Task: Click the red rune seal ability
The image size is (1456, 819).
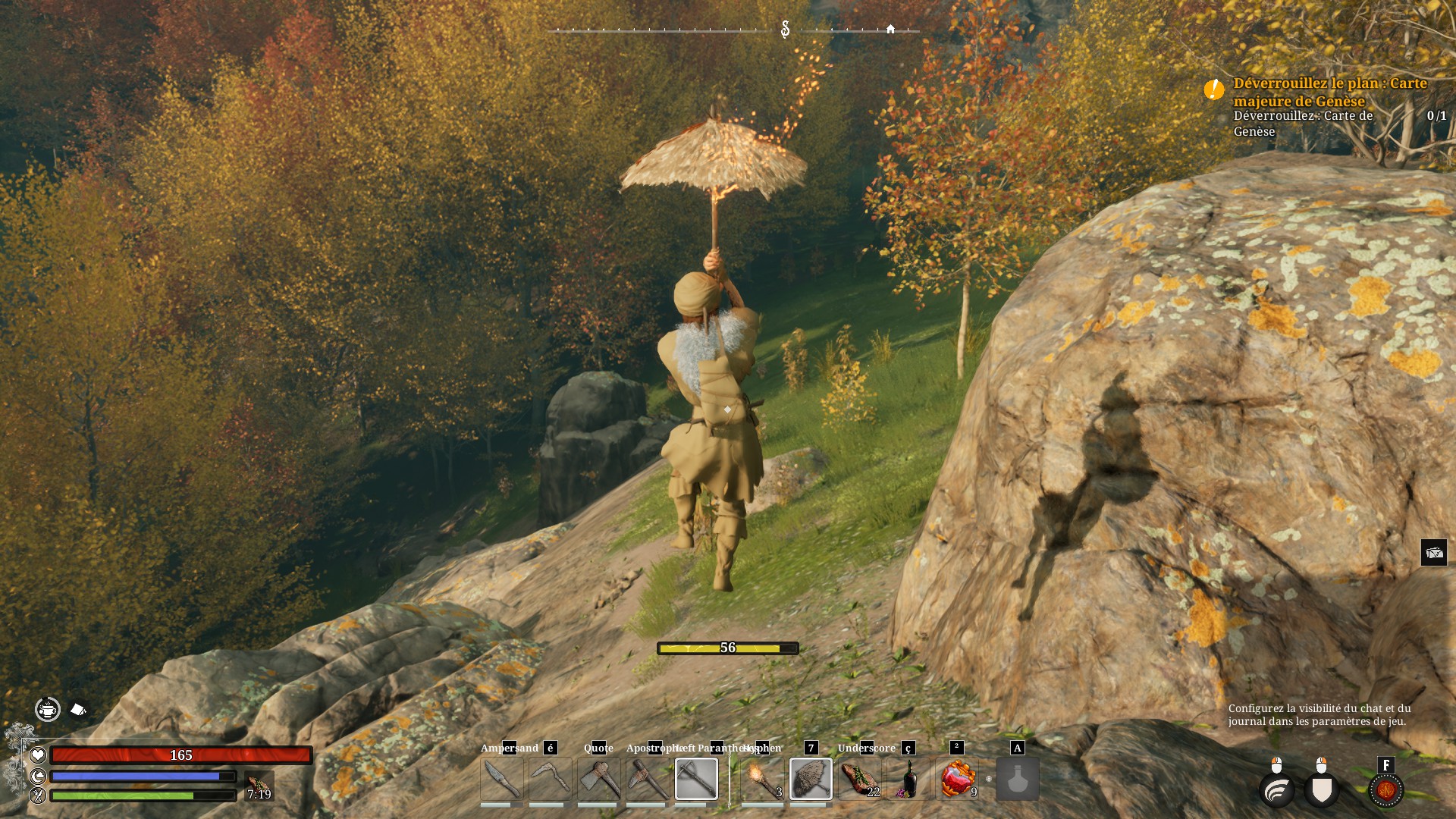Action: [x=1386, y=789]
